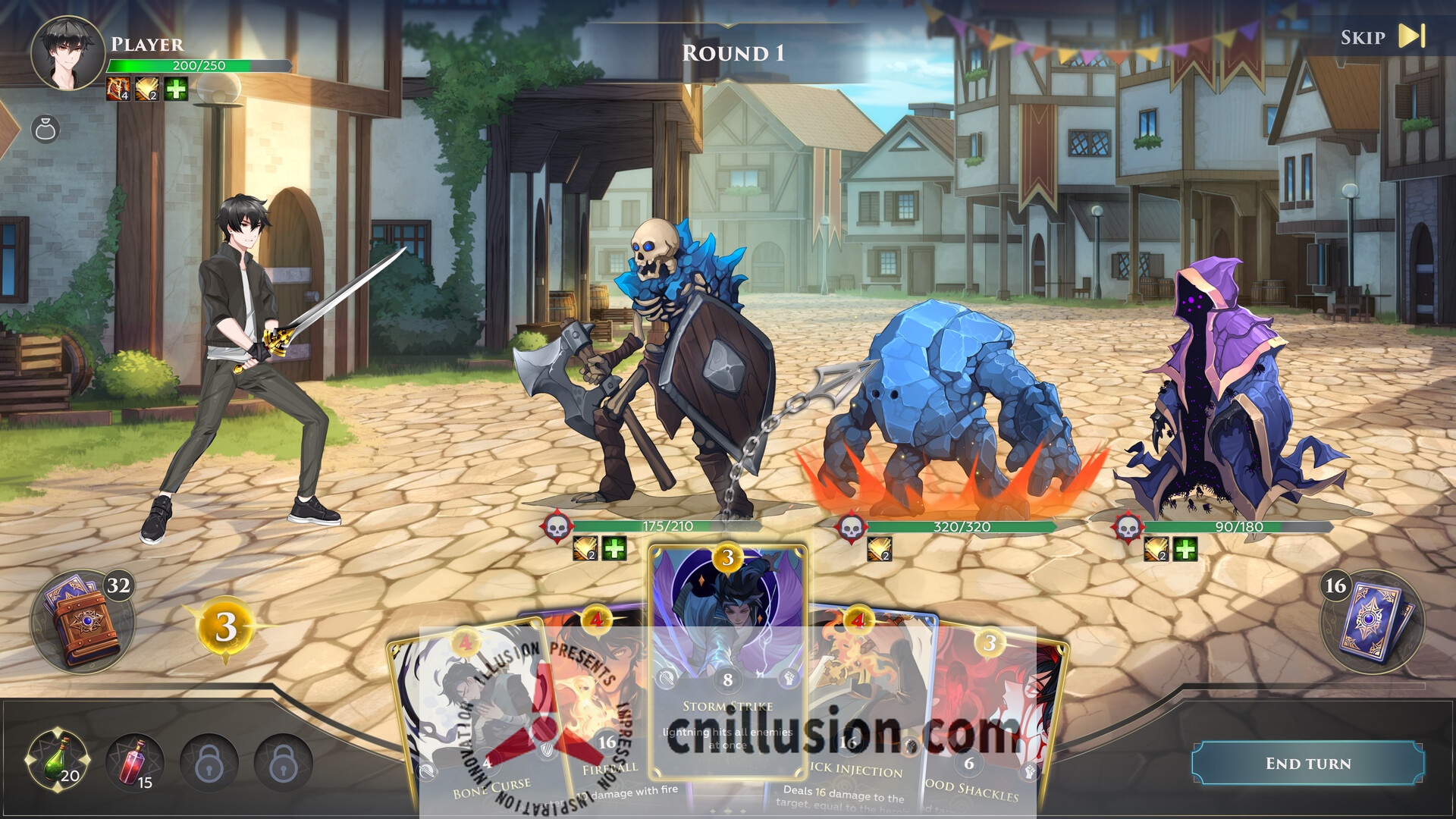Target the rock golem's skull marker

tap(850, 526)
